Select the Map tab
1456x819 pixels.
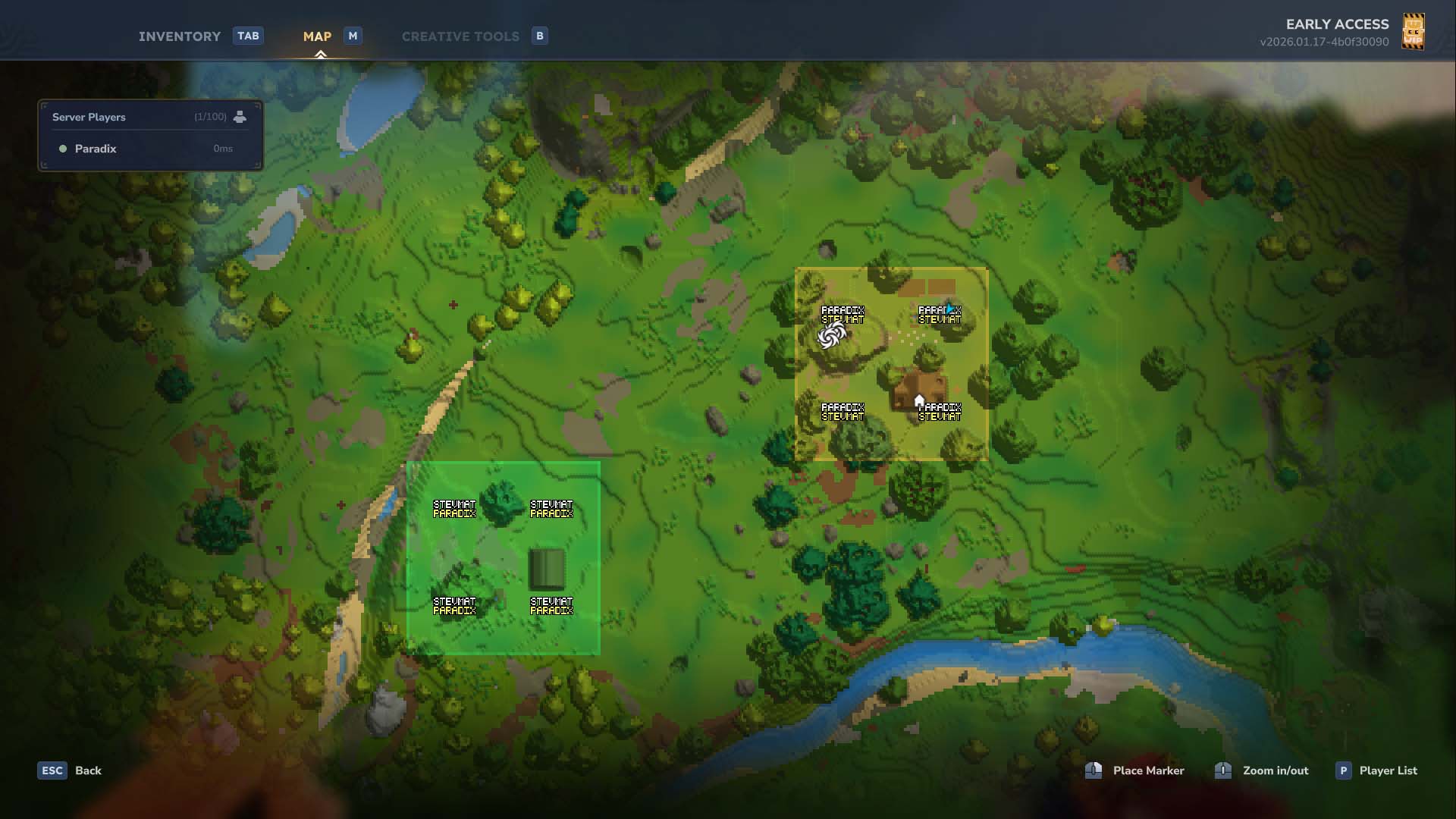point(317,36)
